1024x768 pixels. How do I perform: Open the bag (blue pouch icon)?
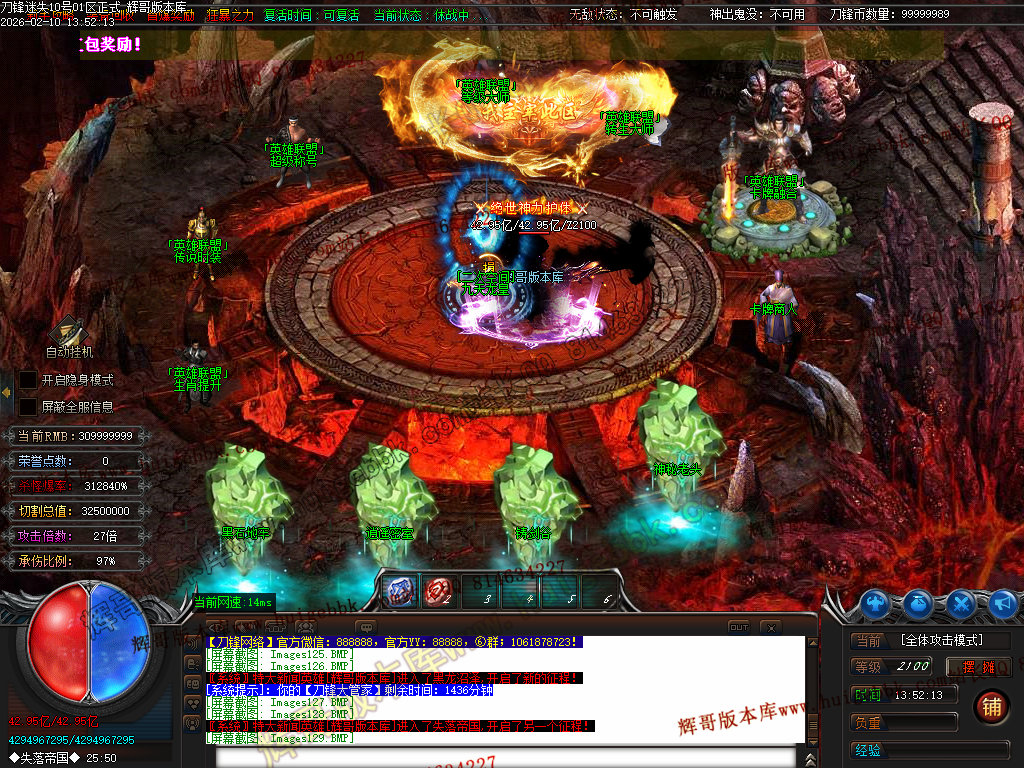(x=919, y=603)
